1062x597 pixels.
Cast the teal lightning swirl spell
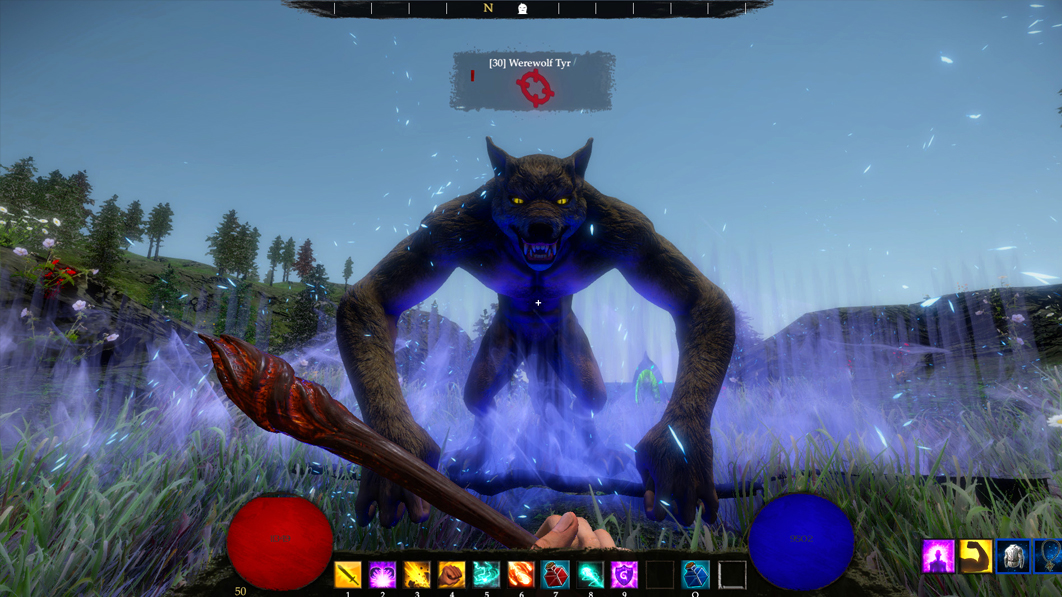(x=486, y=575)
